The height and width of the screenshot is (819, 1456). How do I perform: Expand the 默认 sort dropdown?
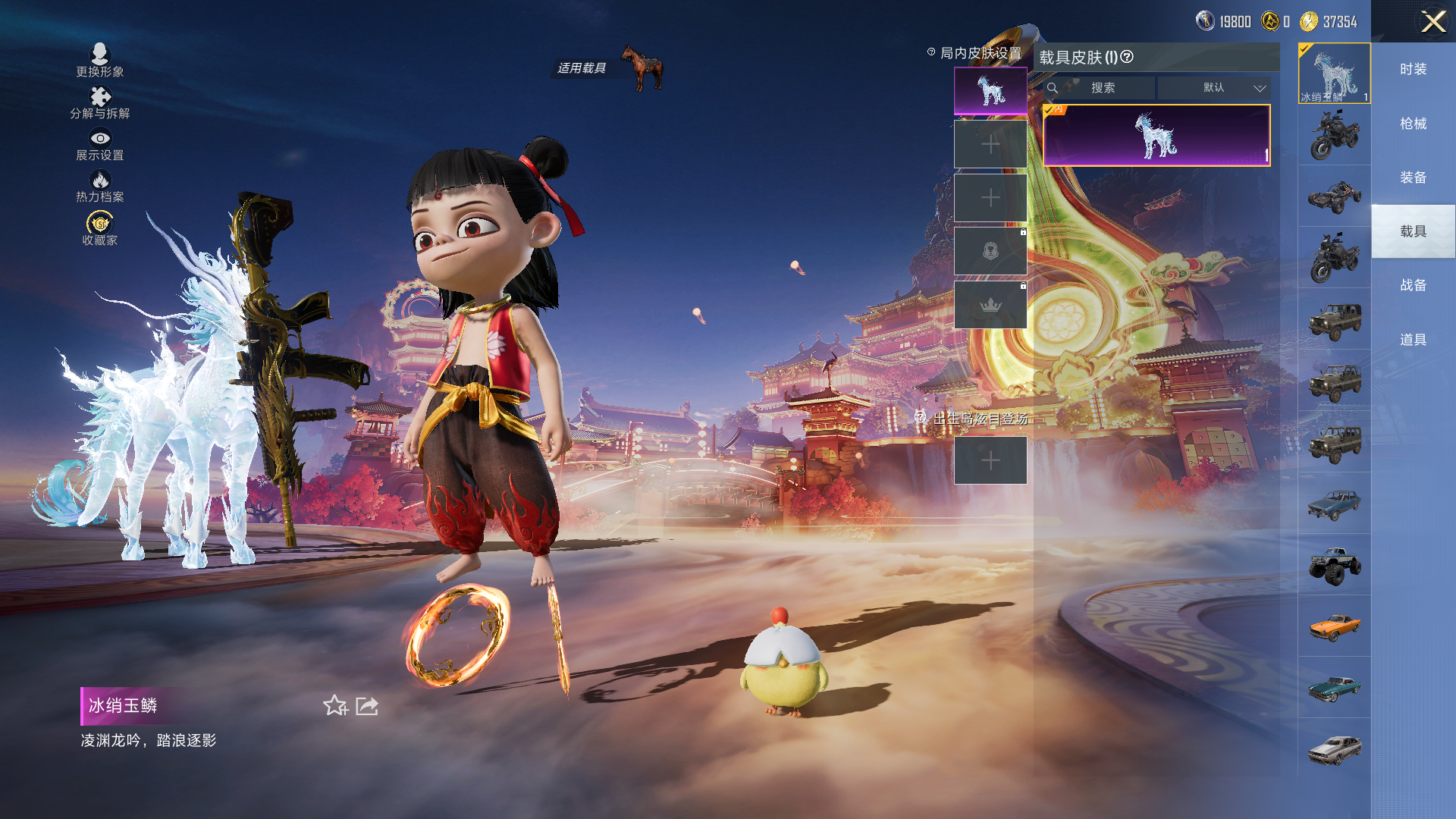1215,88
